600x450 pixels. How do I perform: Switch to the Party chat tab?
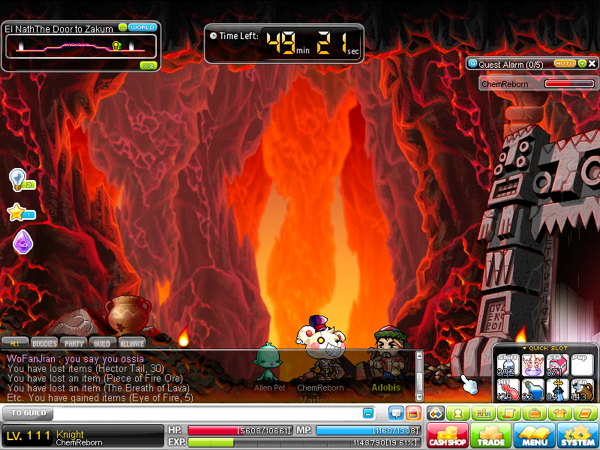pyautogui.click(x=73, y=343)
